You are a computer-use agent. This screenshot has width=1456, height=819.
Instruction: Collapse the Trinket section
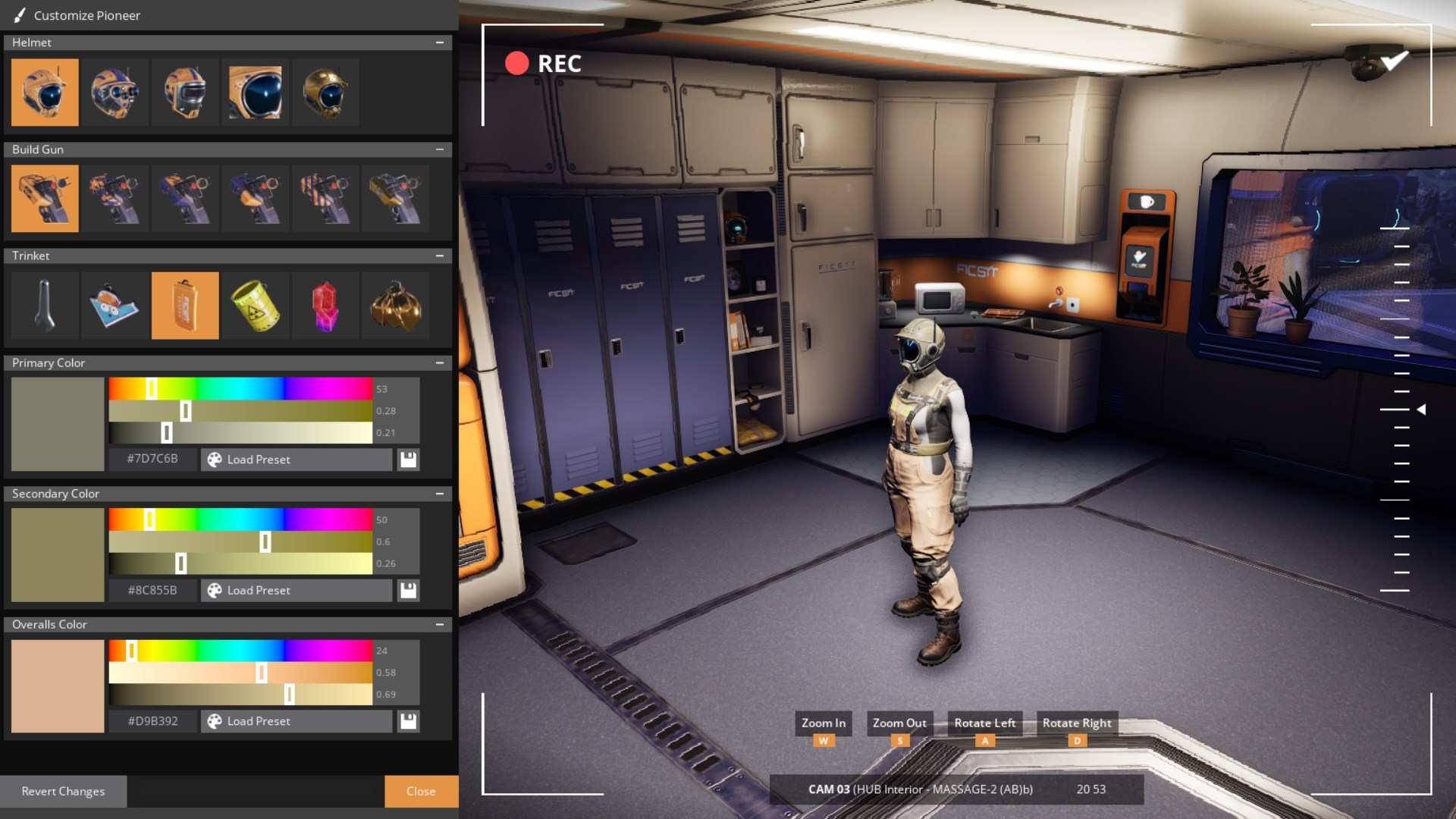pos(441,256)
